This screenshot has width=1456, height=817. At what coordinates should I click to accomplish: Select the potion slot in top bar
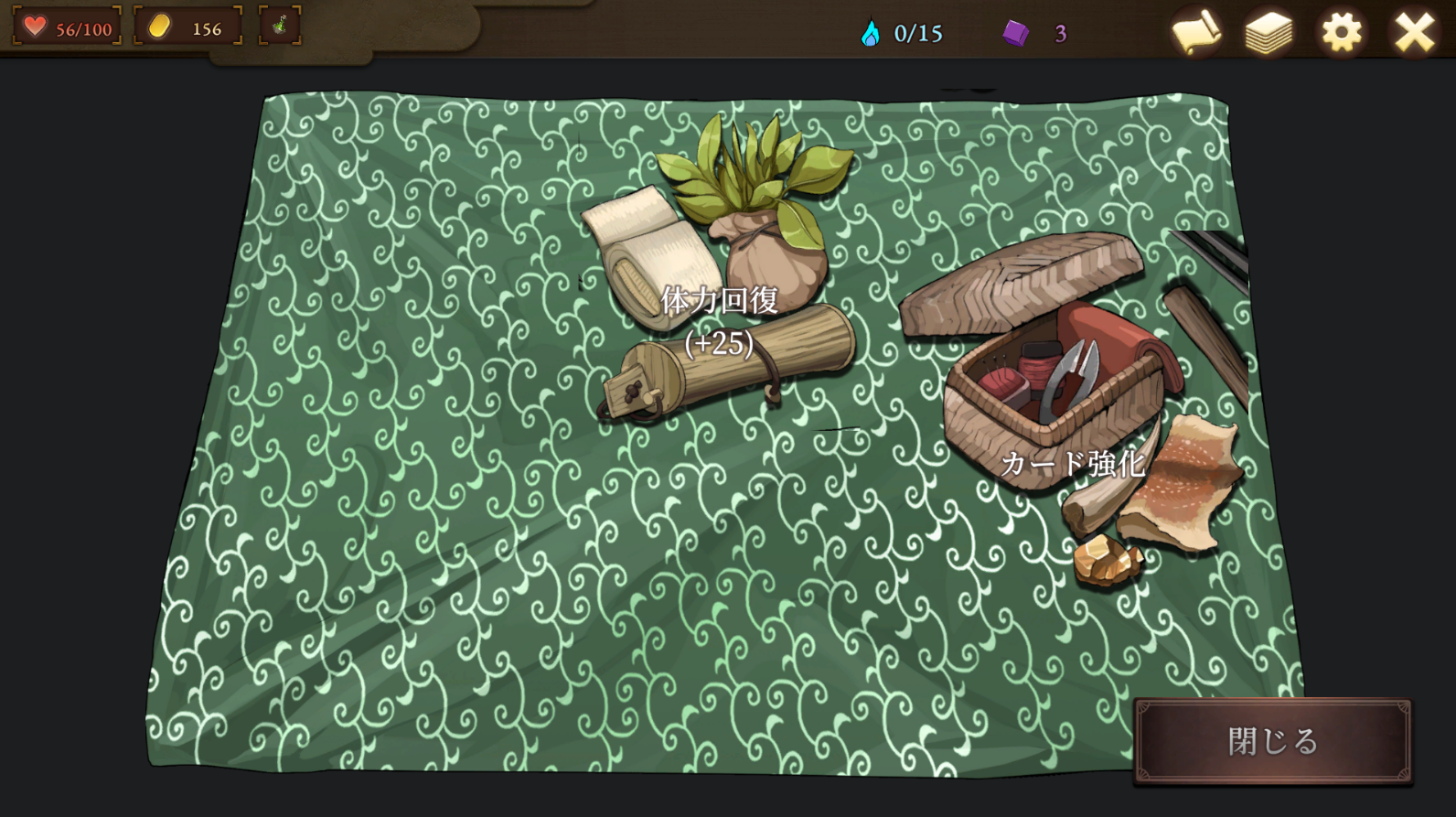tap(280, 26)
